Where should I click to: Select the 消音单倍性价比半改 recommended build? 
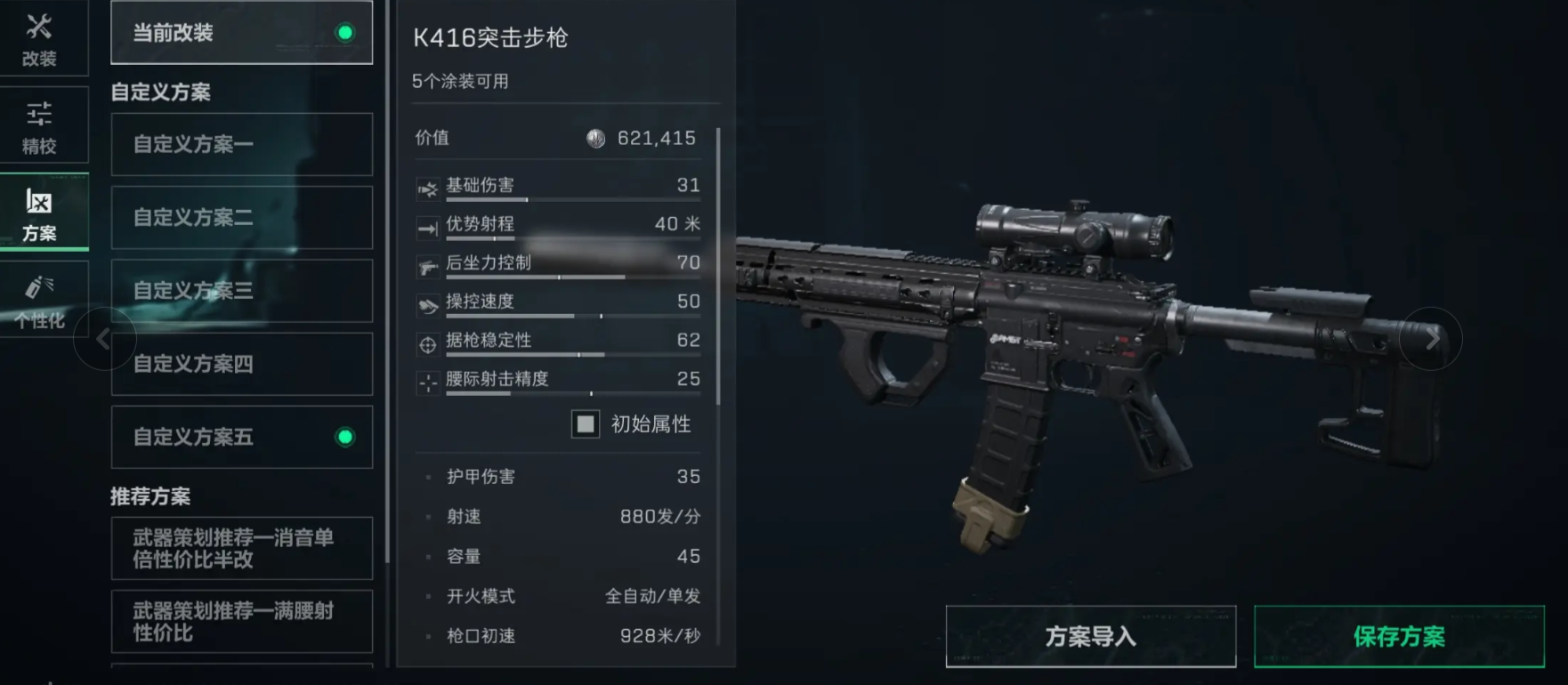241,548
